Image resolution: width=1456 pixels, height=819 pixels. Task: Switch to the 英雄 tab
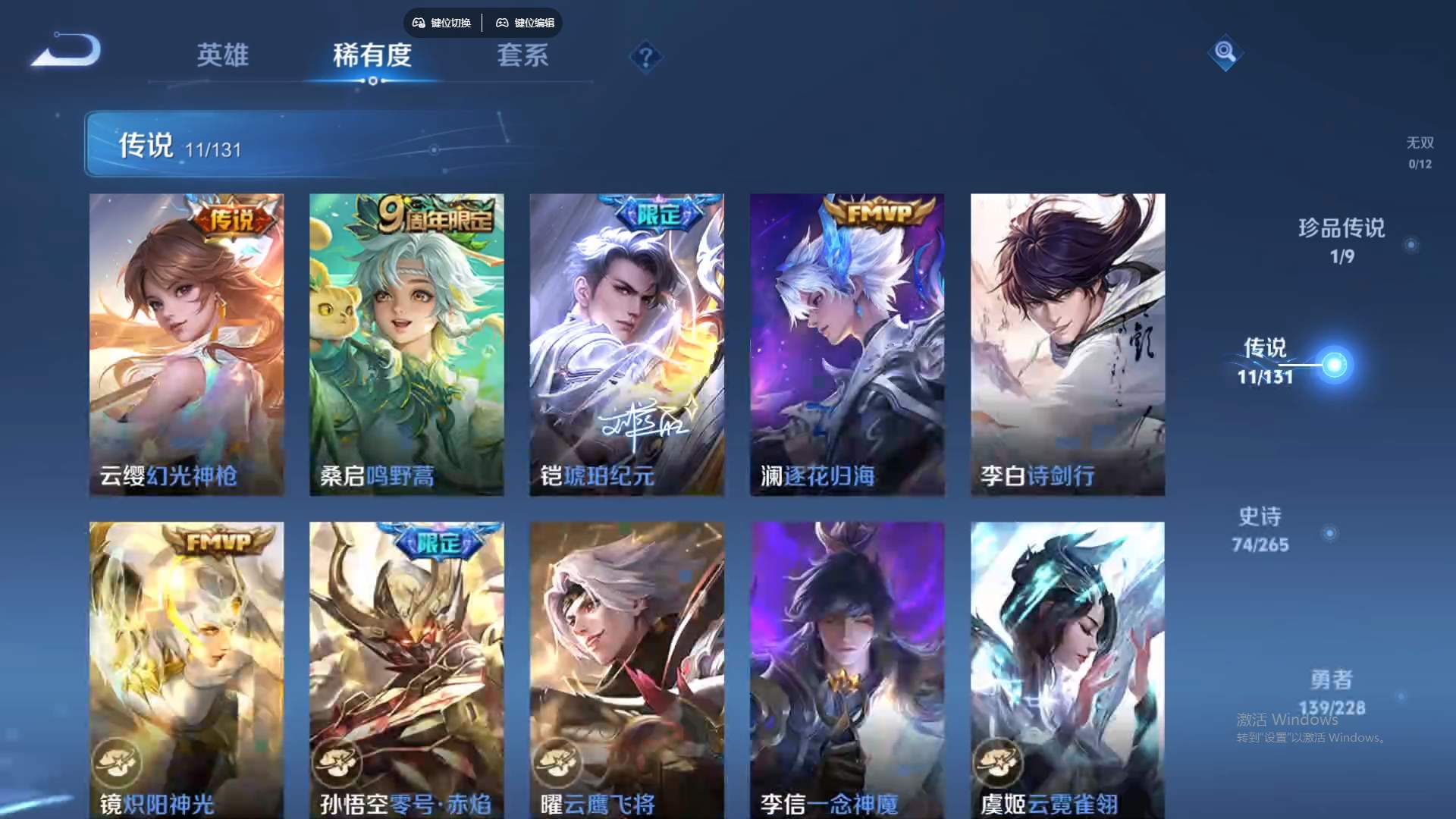tap(222, 56)
